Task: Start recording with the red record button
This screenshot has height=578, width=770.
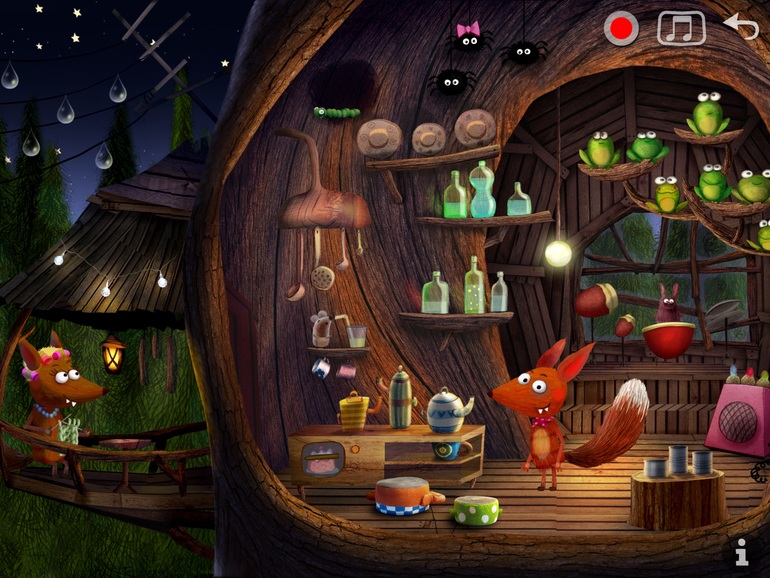Action: (x=621, y=29)
